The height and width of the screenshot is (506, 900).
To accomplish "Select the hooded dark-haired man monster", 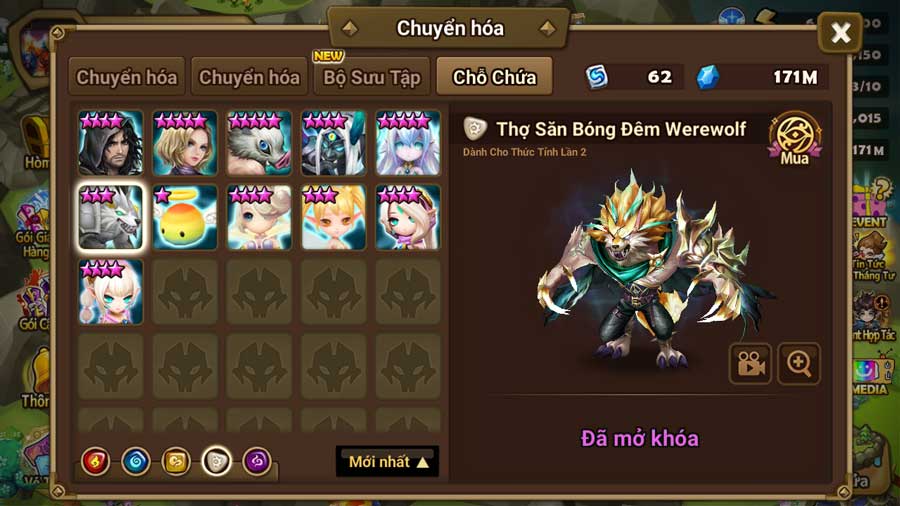I will [111, 144].
